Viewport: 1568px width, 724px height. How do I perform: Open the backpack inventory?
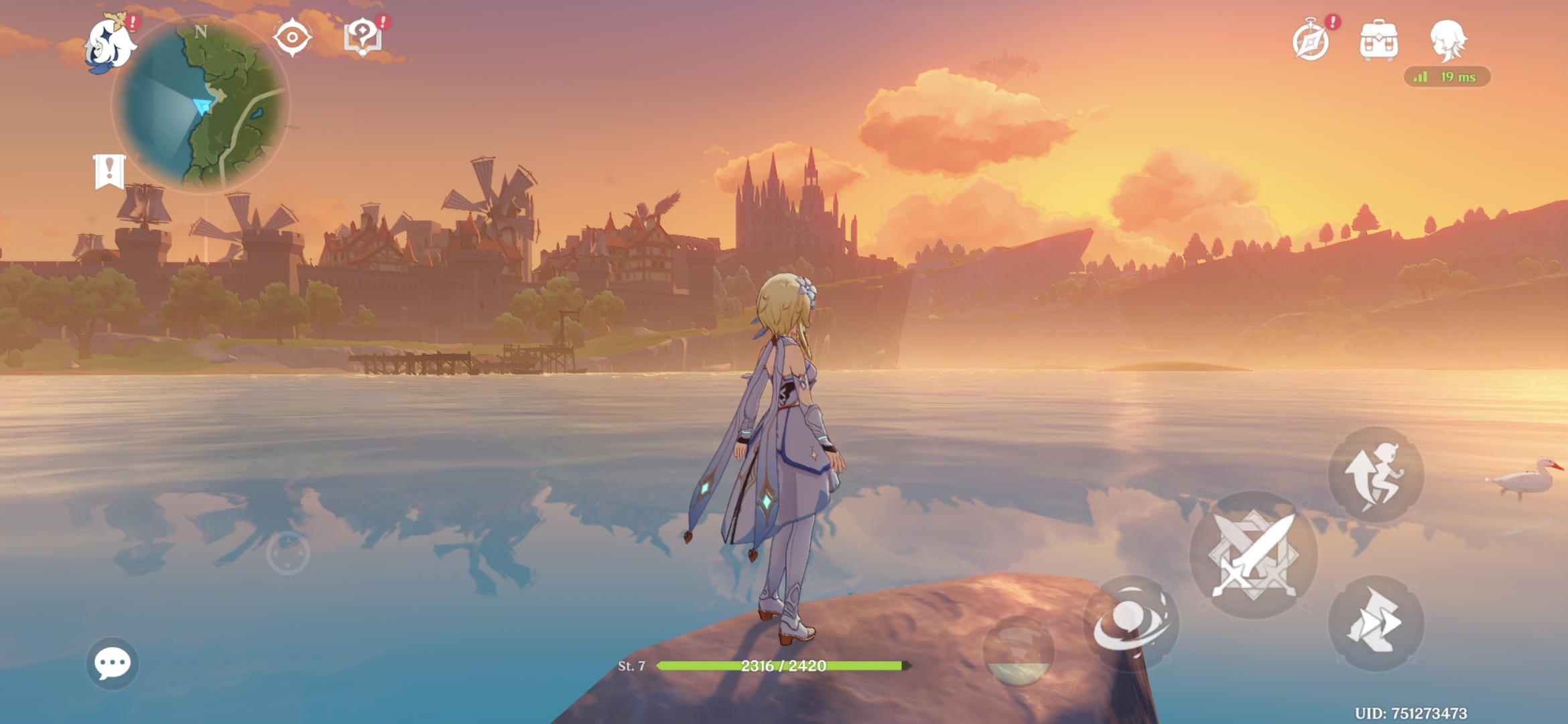coord(1378,41)
